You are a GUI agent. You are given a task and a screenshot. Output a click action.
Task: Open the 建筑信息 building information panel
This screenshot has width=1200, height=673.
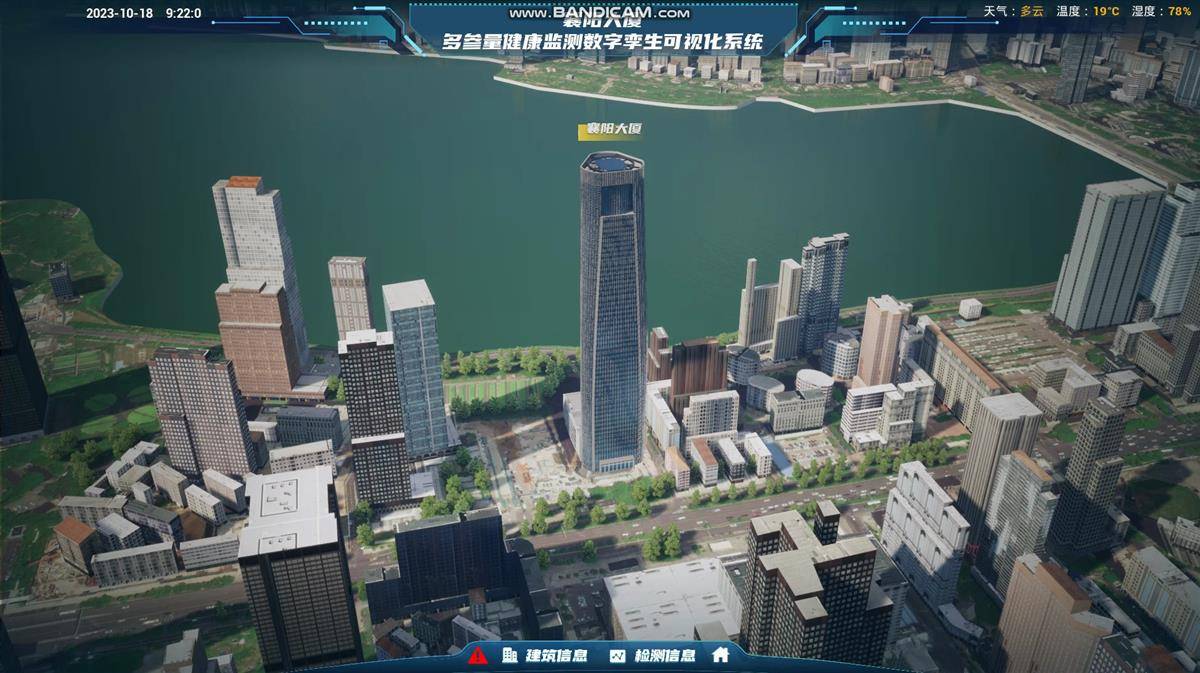[x=544, y=656]
